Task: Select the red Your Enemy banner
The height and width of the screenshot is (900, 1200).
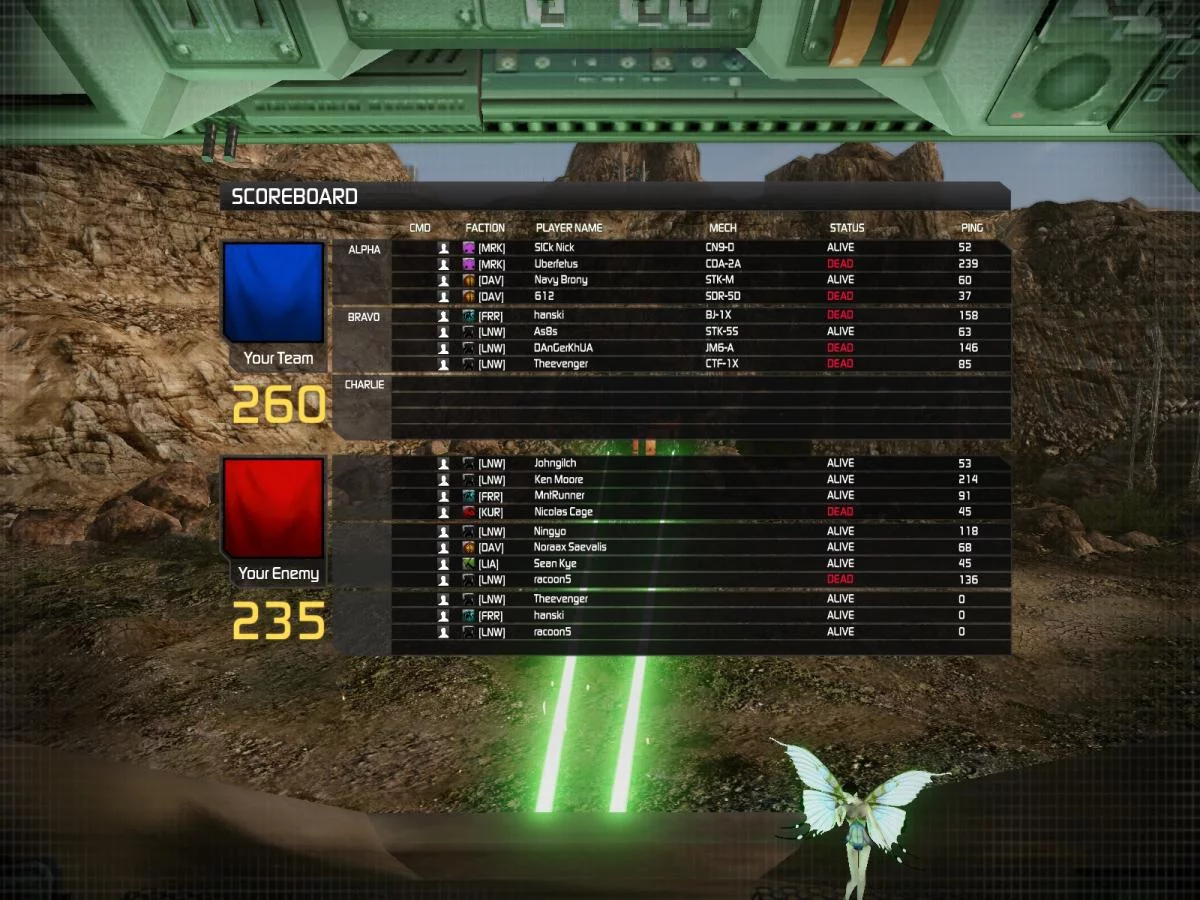Action: pyautogui.click(x=274, y=508)
